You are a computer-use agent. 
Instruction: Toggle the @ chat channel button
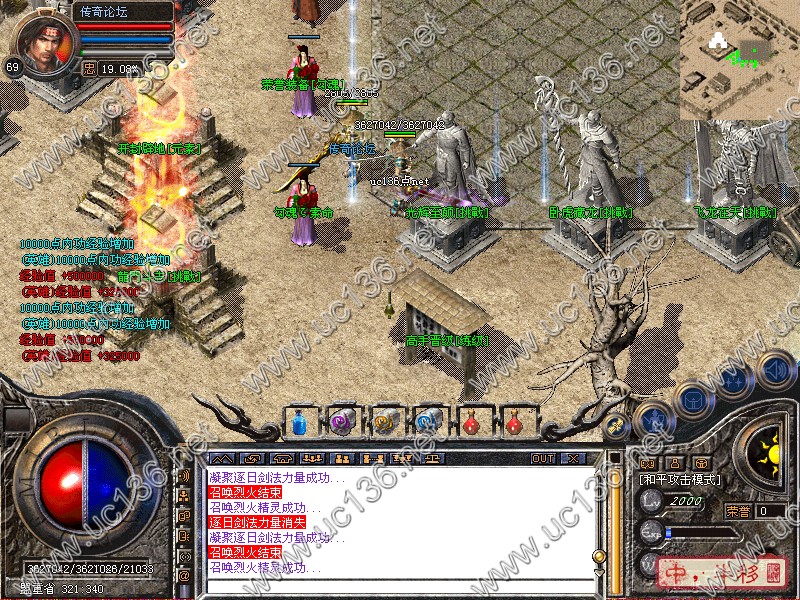tap(184, 576)
